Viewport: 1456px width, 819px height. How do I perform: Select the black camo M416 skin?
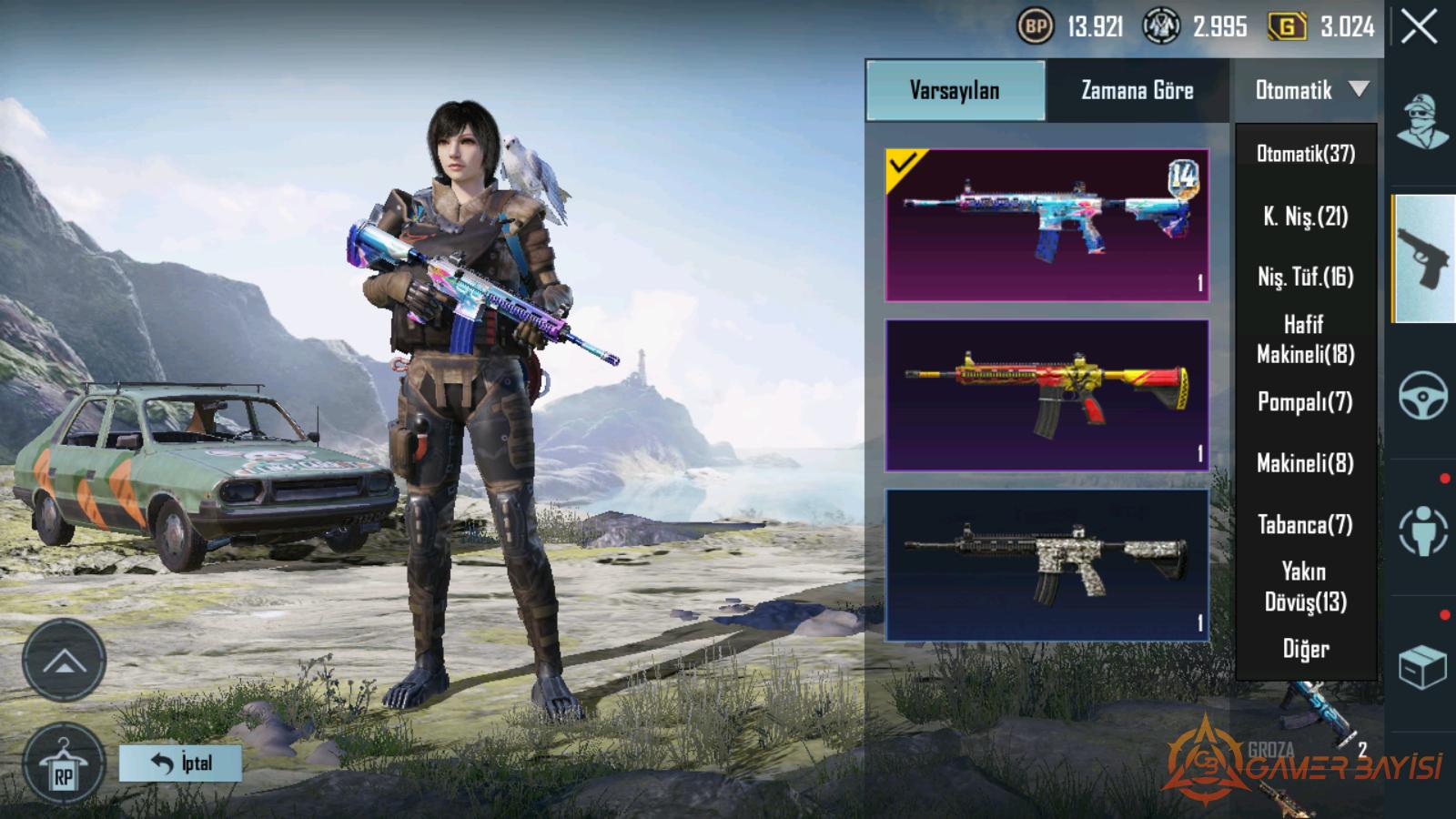click(x=1046, y=565)
